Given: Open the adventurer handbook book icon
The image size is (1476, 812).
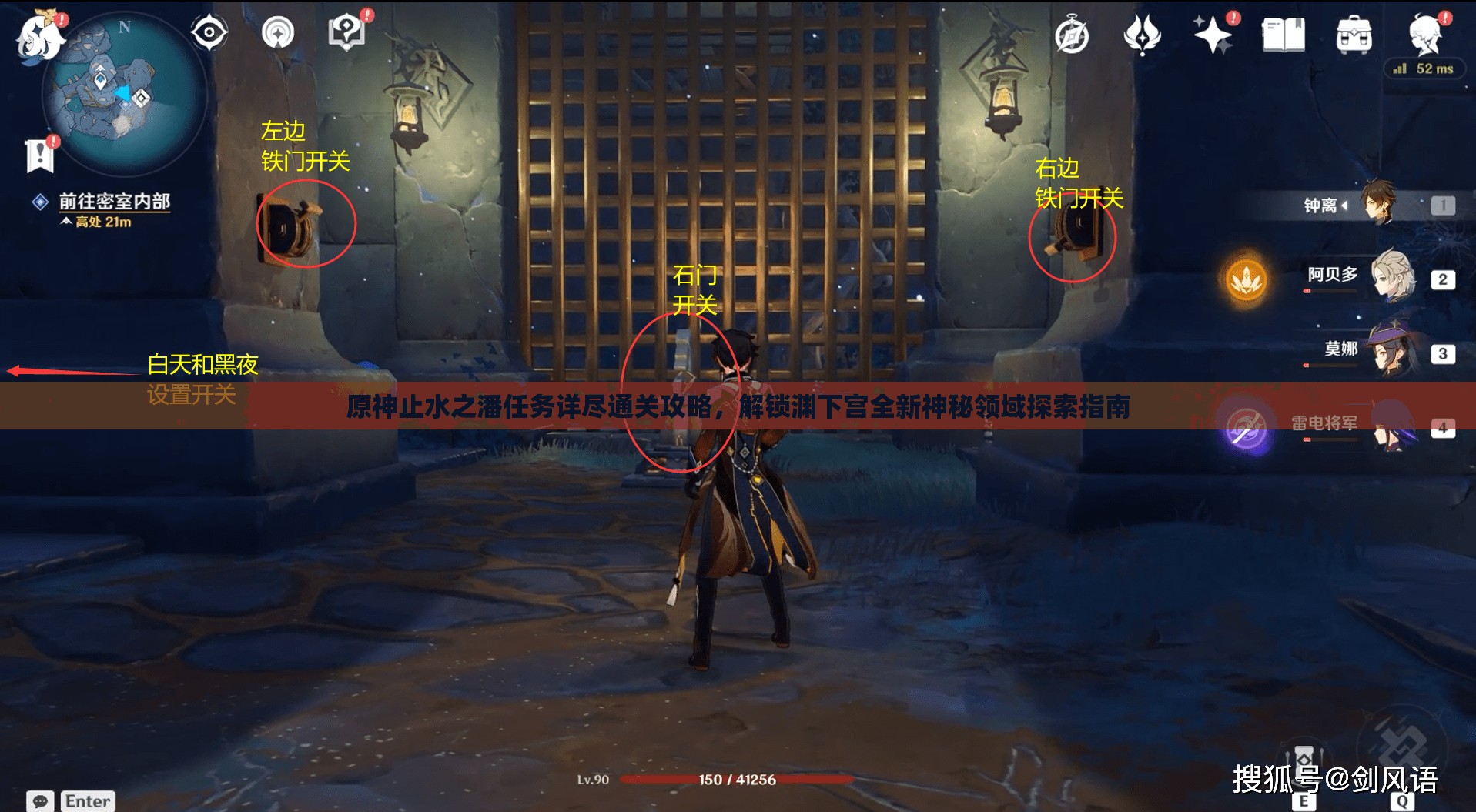Looking at the screenshot, I should point(1283,35).
